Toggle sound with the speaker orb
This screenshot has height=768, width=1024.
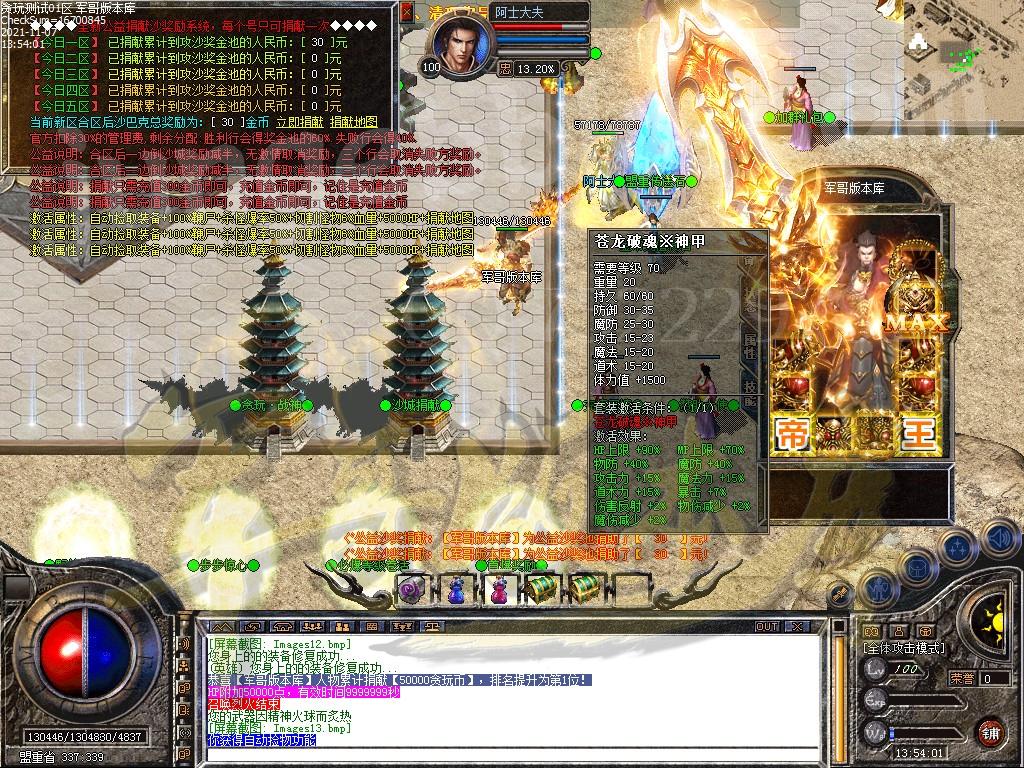pos(1002,538)
